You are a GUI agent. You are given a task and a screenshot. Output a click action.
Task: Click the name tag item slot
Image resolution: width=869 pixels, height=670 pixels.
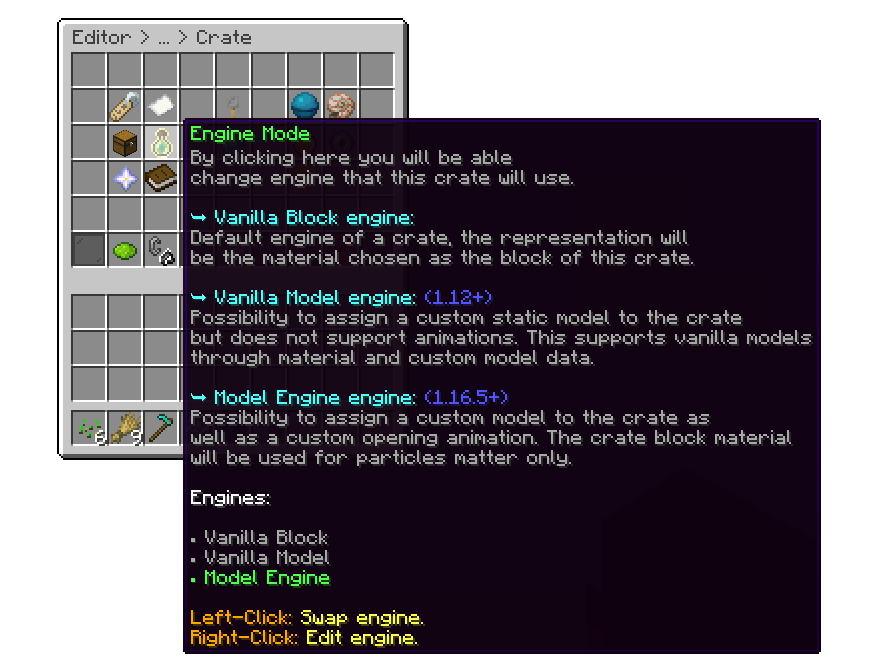125,106
